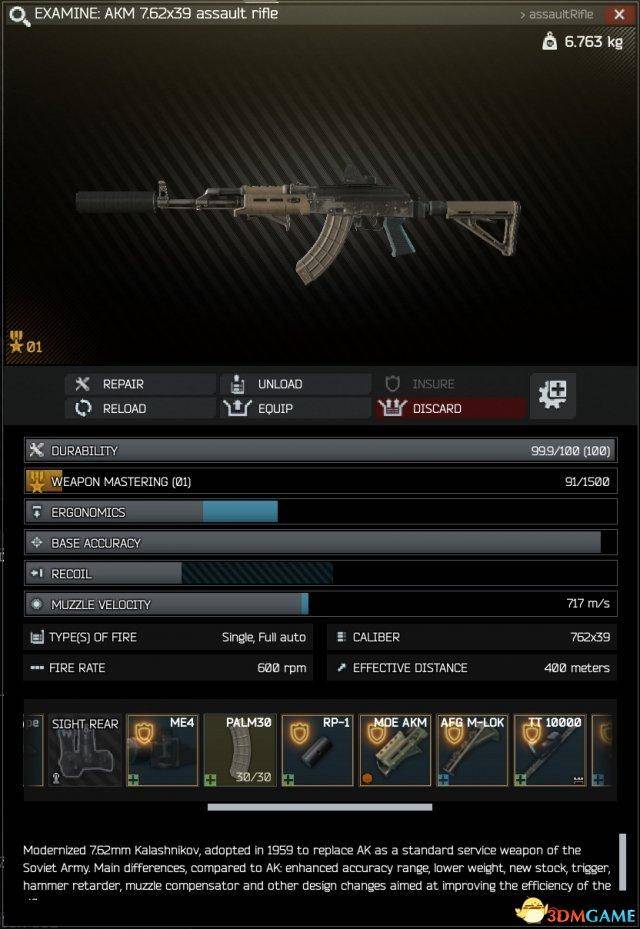Click the assaultRifle category tag
Image resolution: width=640 pixels, height=929 pixels.
557,15
